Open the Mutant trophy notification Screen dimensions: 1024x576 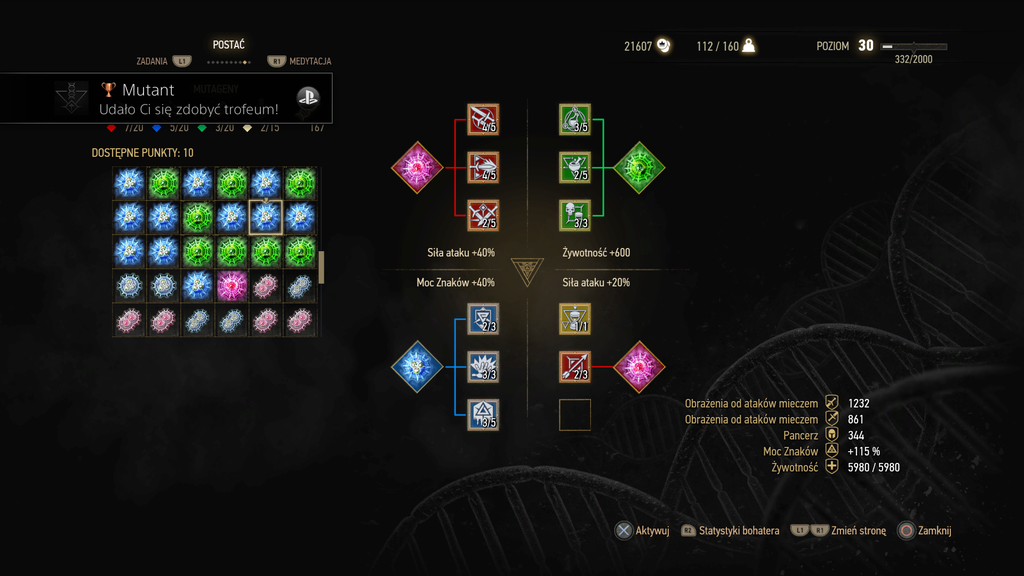[166, 98]
